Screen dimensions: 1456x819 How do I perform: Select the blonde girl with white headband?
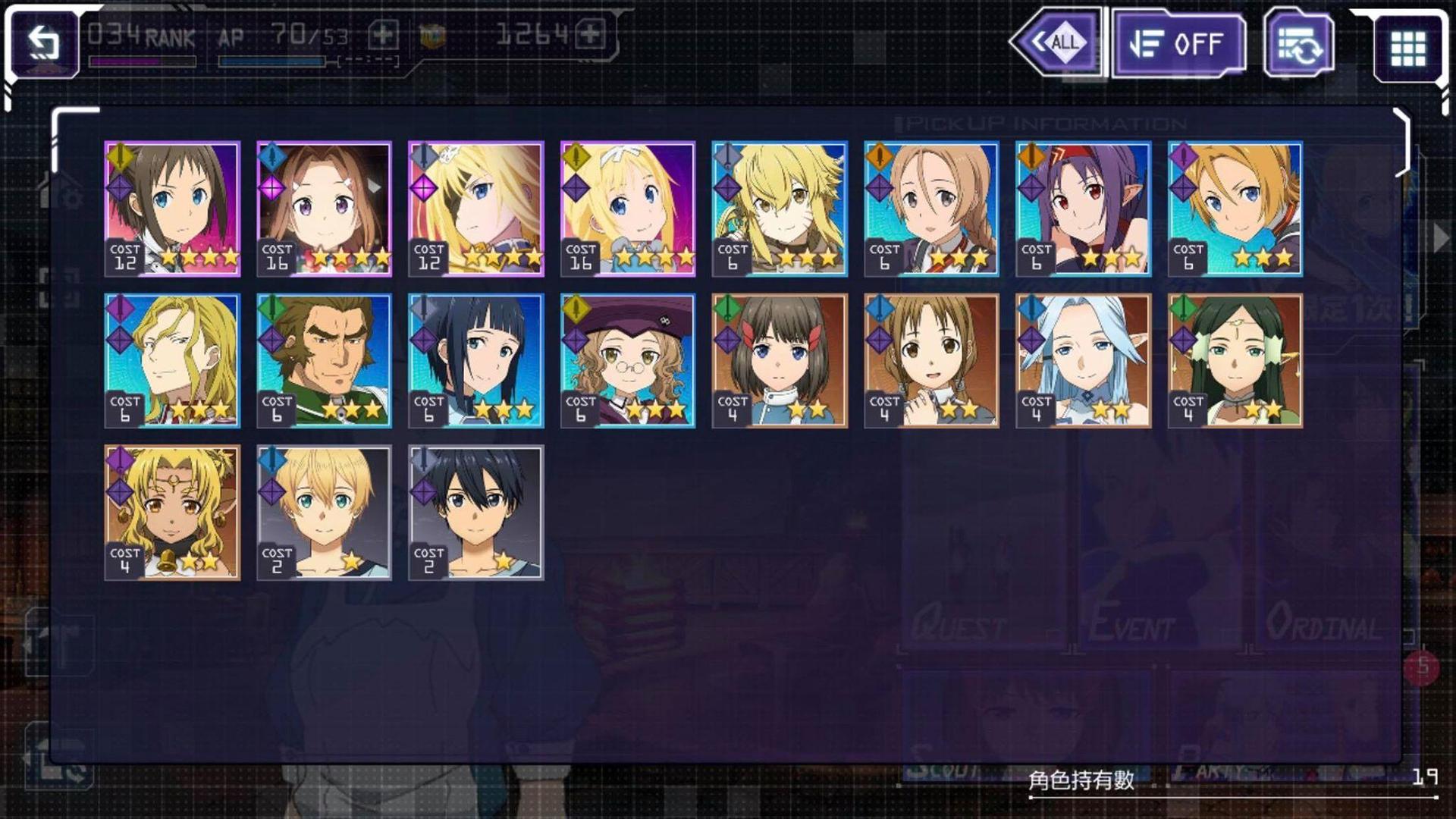click(x=627, y=209)
